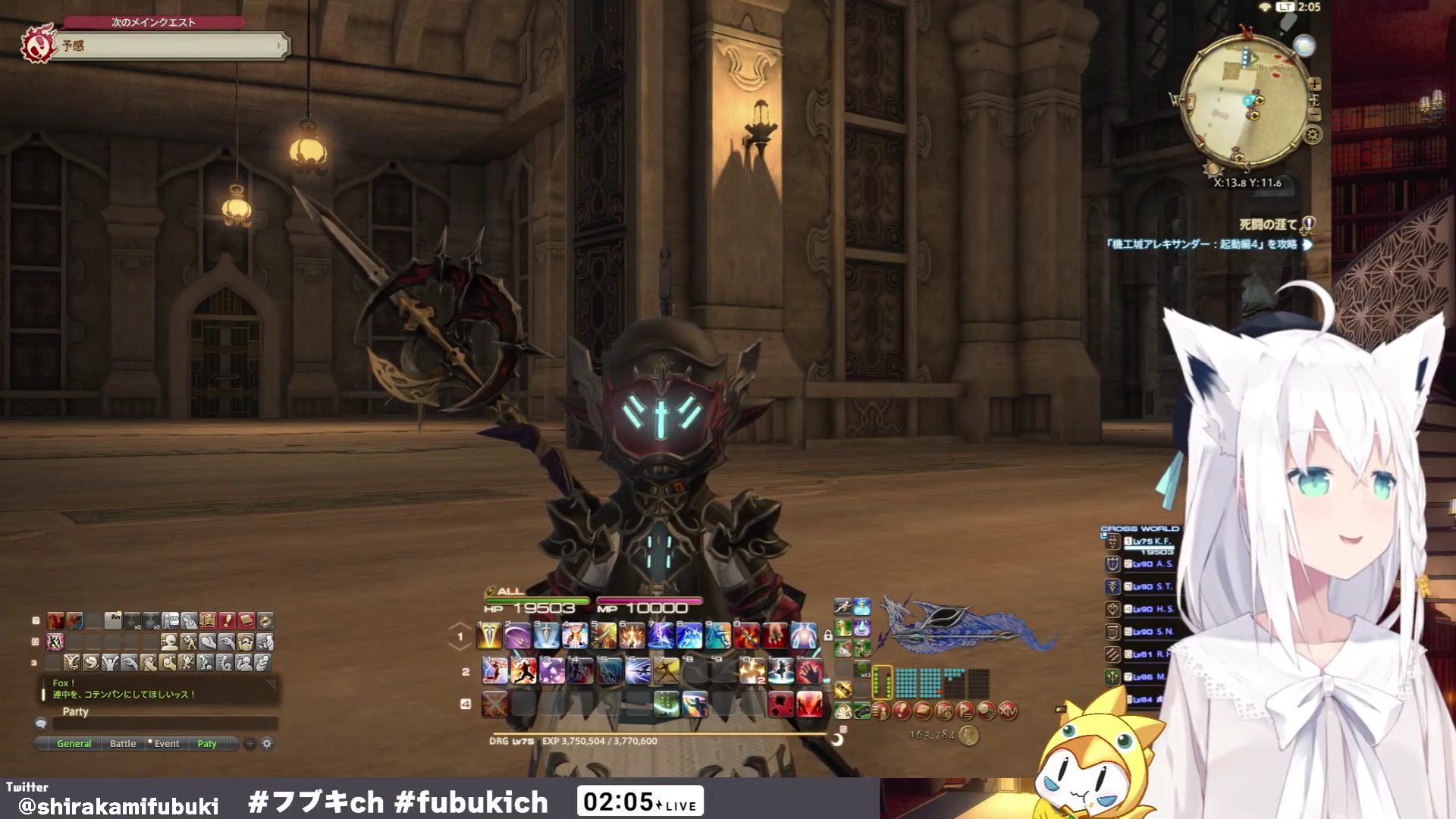Toggle the hotbar lock icon
1456x819 pixels.
point(828,635)
